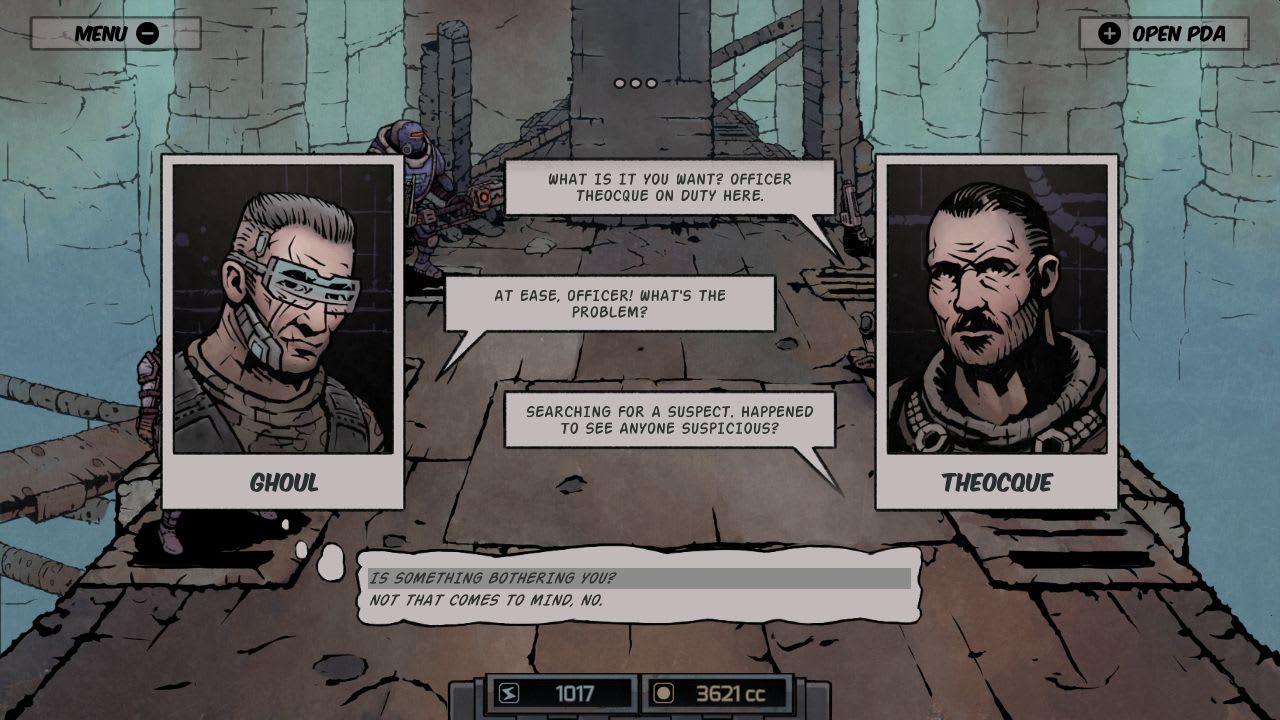Viewport: 1280px width, 720px height.
Task: Click the coin icon beside the 3621 cc credits
Action: pos(663,692)
